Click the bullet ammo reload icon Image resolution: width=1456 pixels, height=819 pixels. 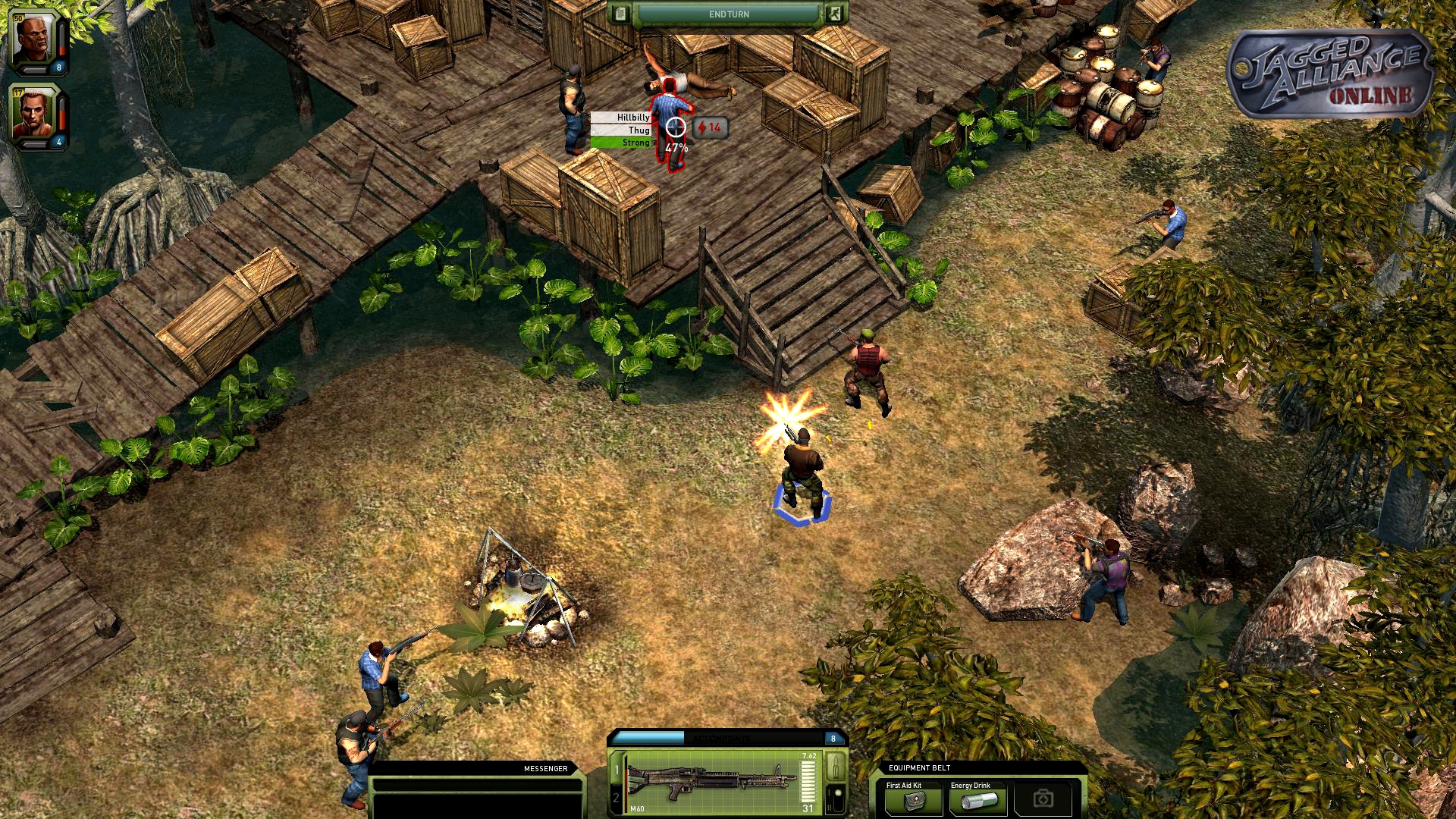(836, 766)
